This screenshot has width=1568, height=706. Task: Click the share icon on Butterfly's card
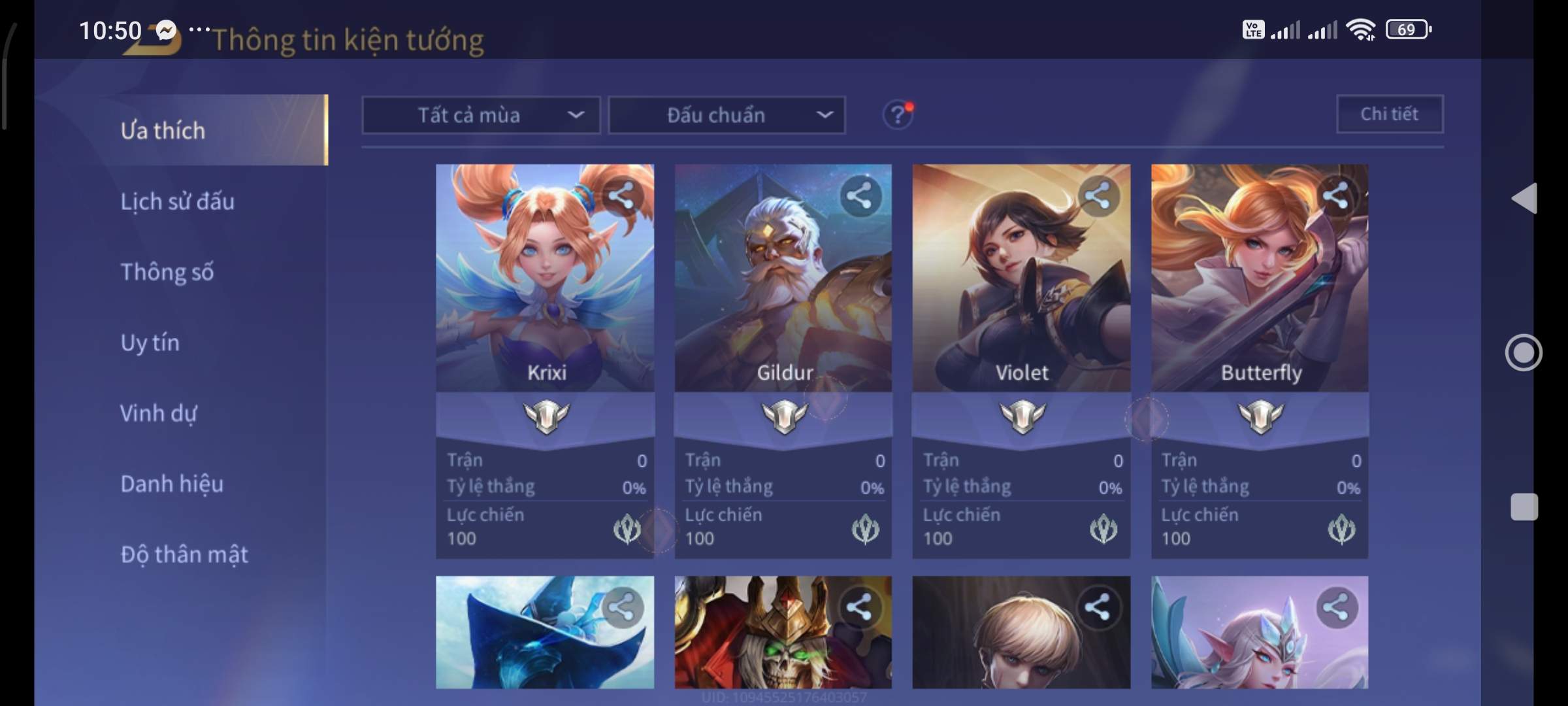(x=1335, y=195)
